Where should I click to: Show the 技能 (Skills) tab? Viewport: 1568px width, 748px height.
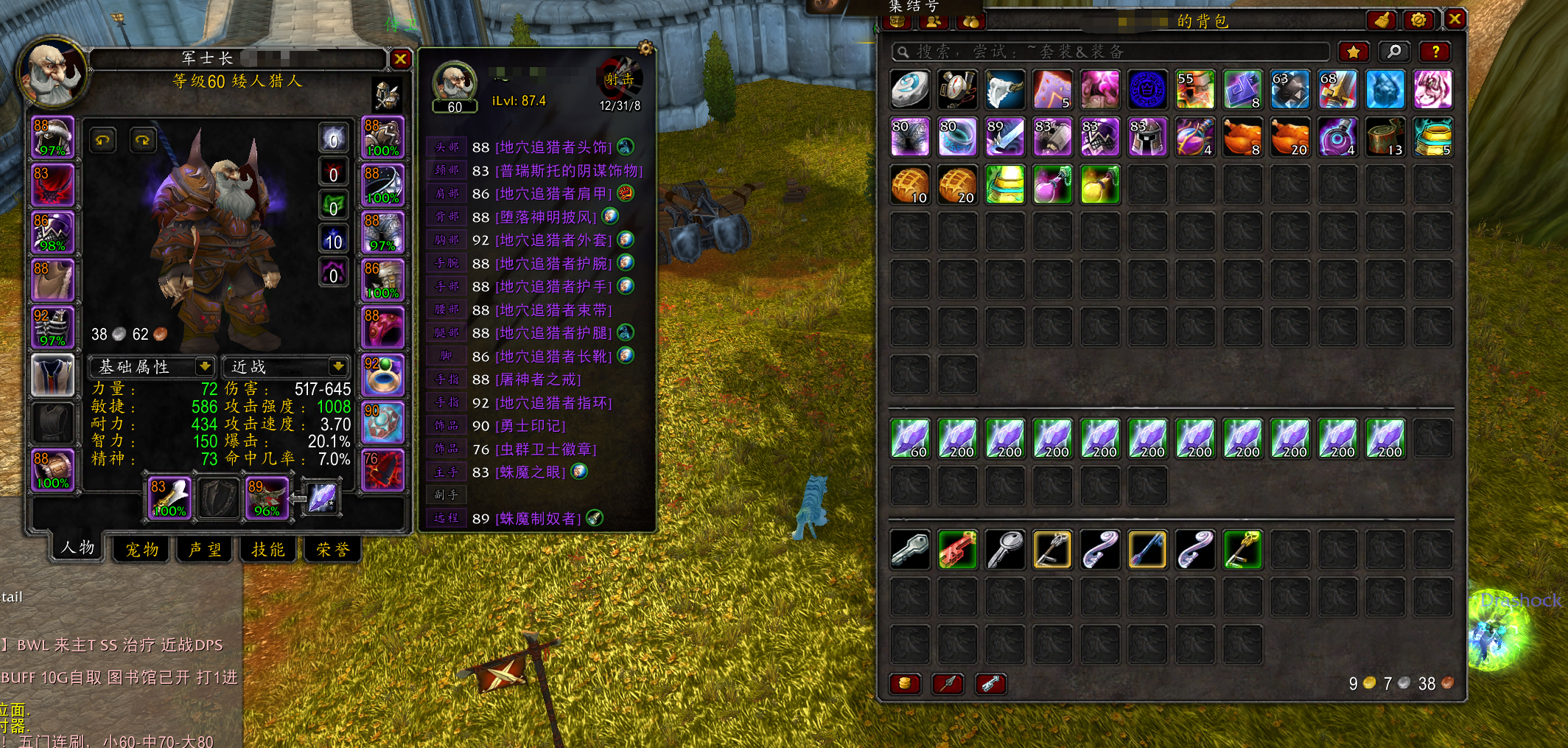(267, 549)
